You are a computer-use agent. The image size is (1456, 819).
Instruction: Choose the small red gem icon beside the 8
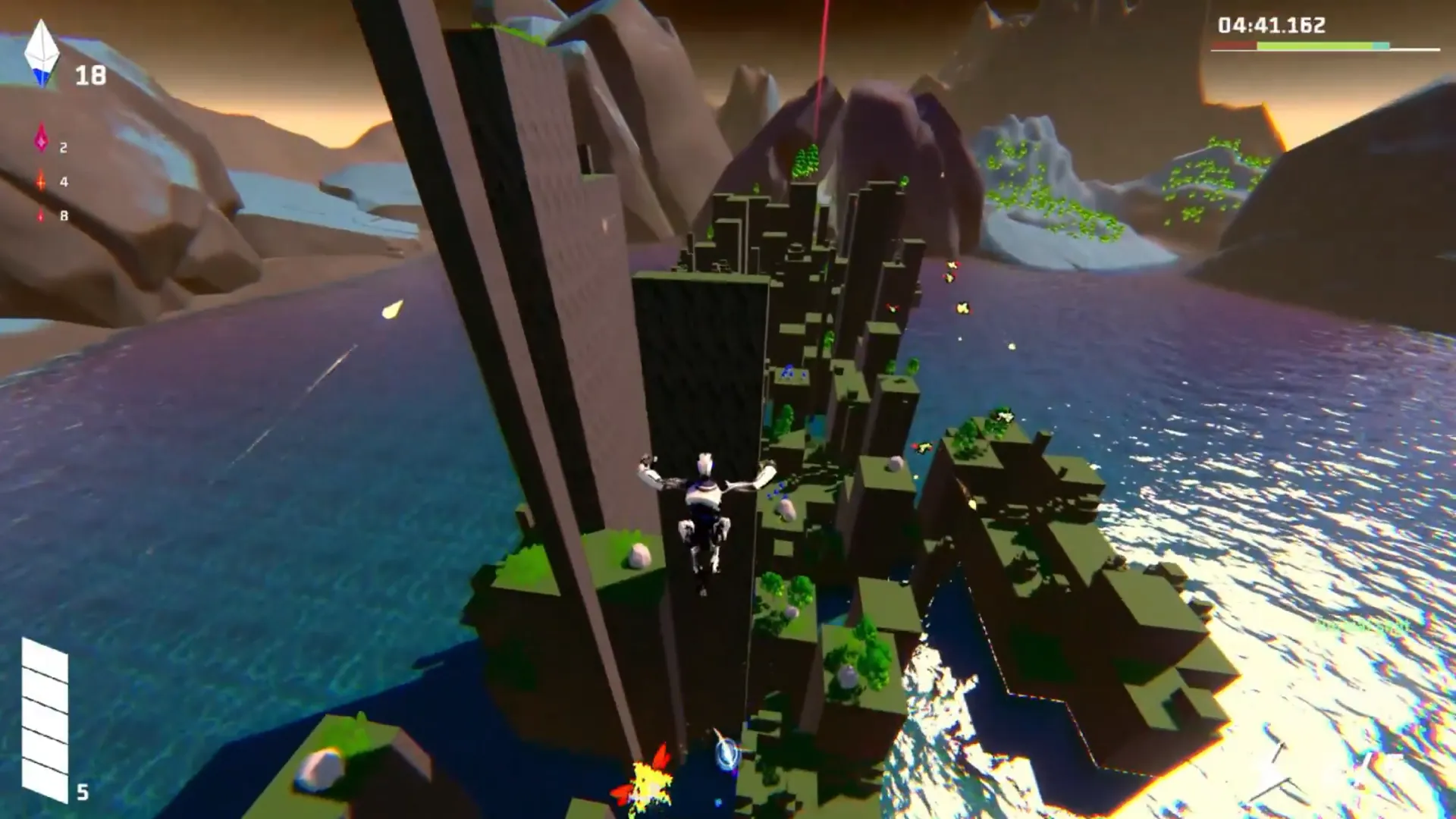[x=41, y=215]
